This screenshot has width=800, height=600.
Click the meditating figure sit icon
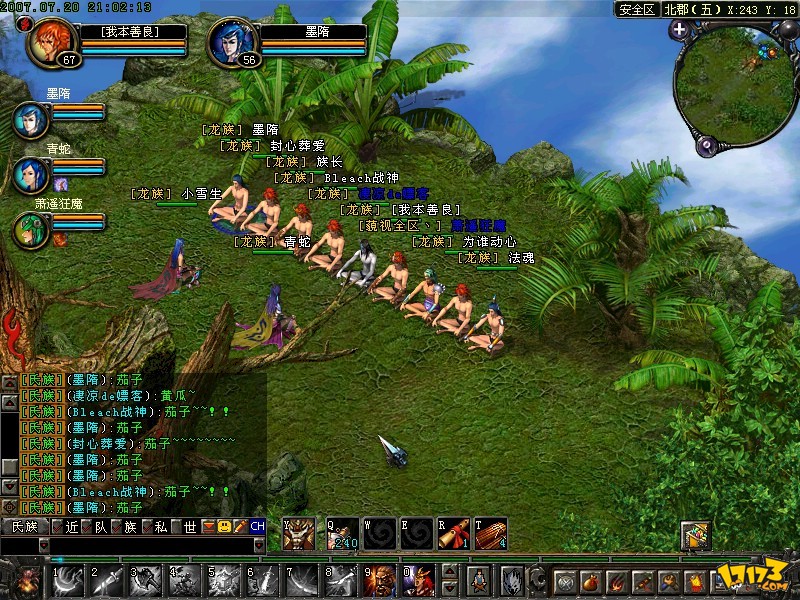point(479,581)
